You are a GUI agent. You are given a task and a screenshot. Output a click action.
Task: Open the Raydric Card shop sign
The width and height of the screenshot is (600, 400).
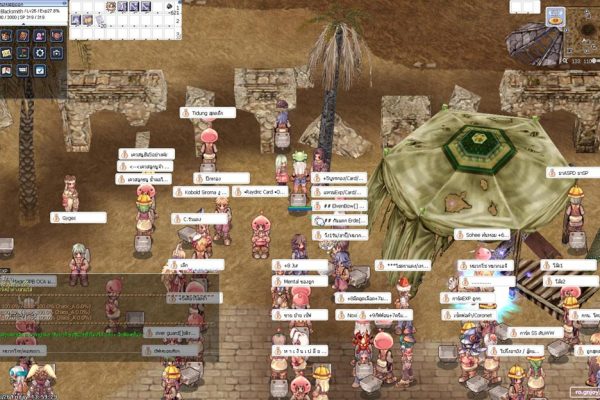coord(259,192)
